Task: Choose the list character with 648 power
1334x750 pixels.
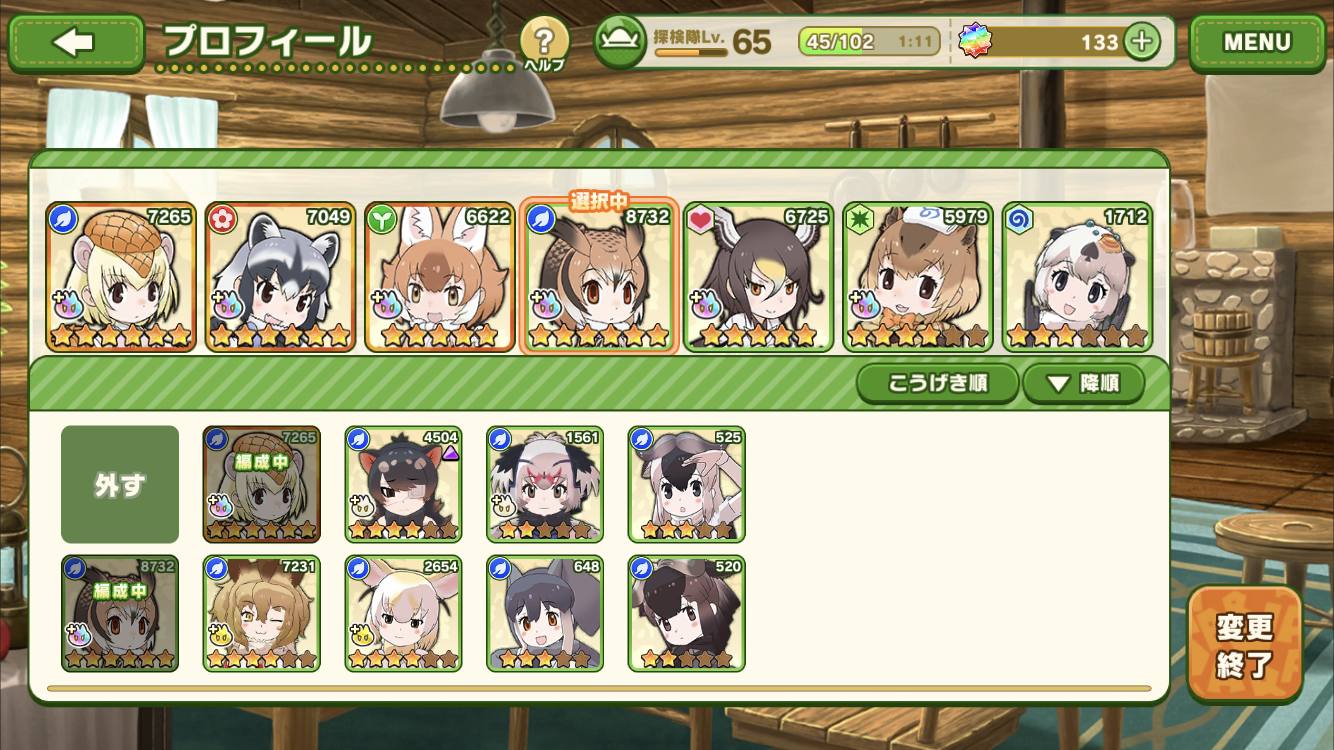Action: [545, 613]
